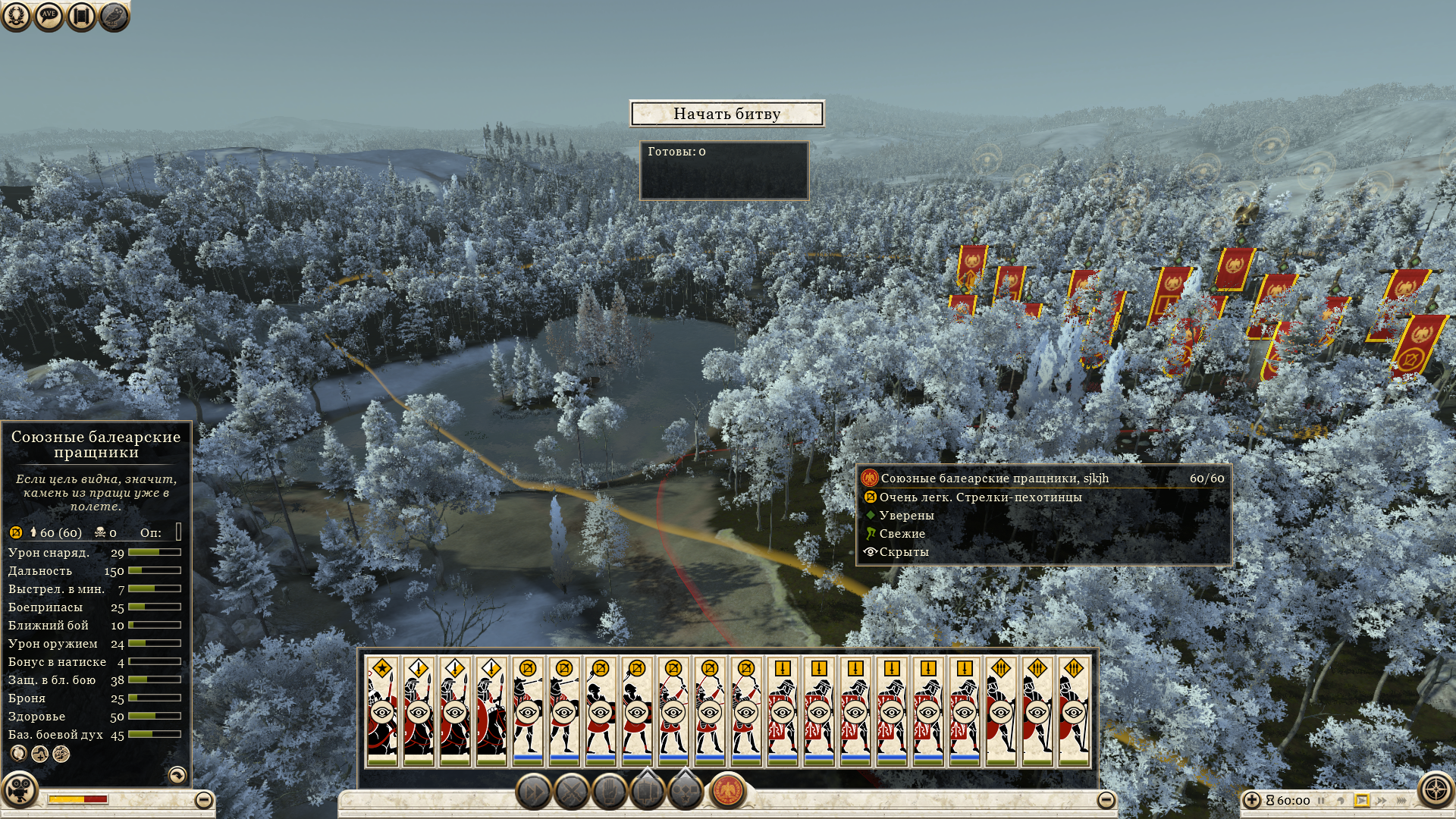Click the red Roman eagle emblem
1456x819 pixels.
[728, 791]
